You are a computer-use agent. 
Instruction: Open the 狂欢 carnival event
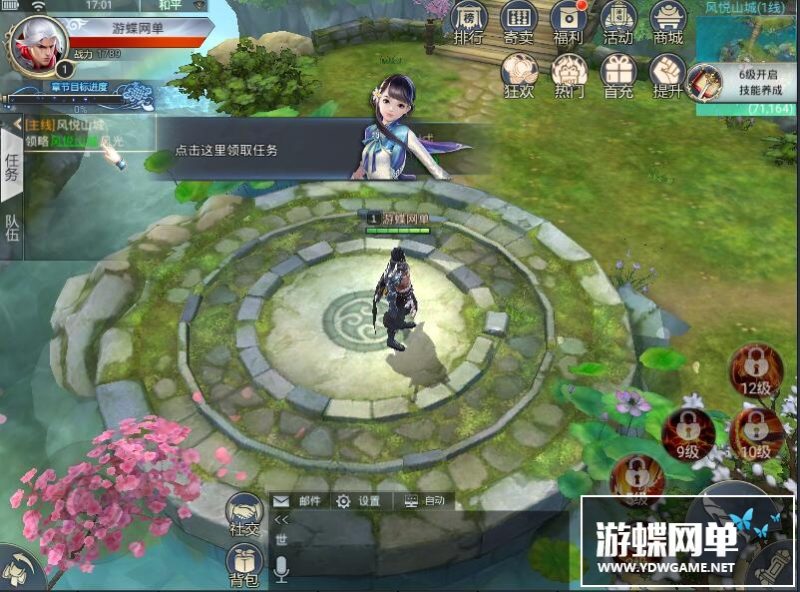(518, 73)
